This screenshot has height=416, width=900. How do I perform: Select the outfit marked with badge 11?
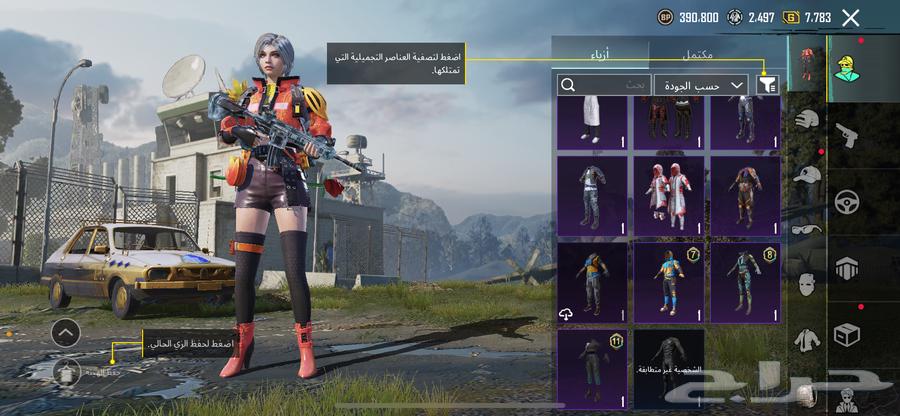[x=592, y=369]
